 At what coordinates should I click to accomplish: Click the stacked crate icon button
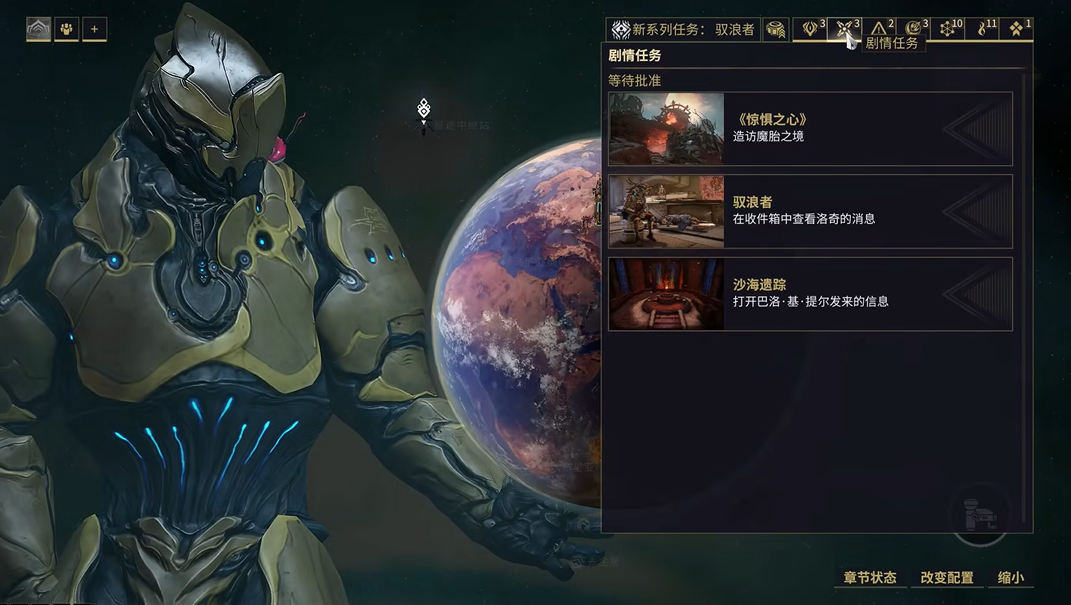click(776, 30)
